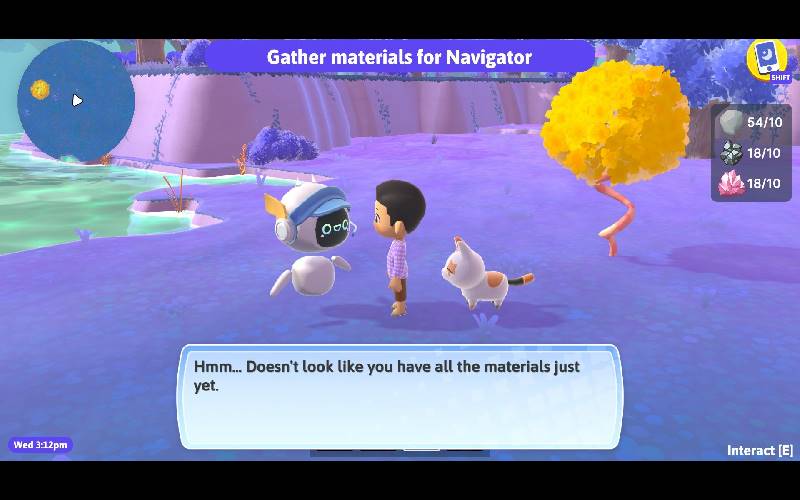Advance the dialogue box text
Viewport: 800px width, 500px height.
pyautogui.click(x=399, y=396)
